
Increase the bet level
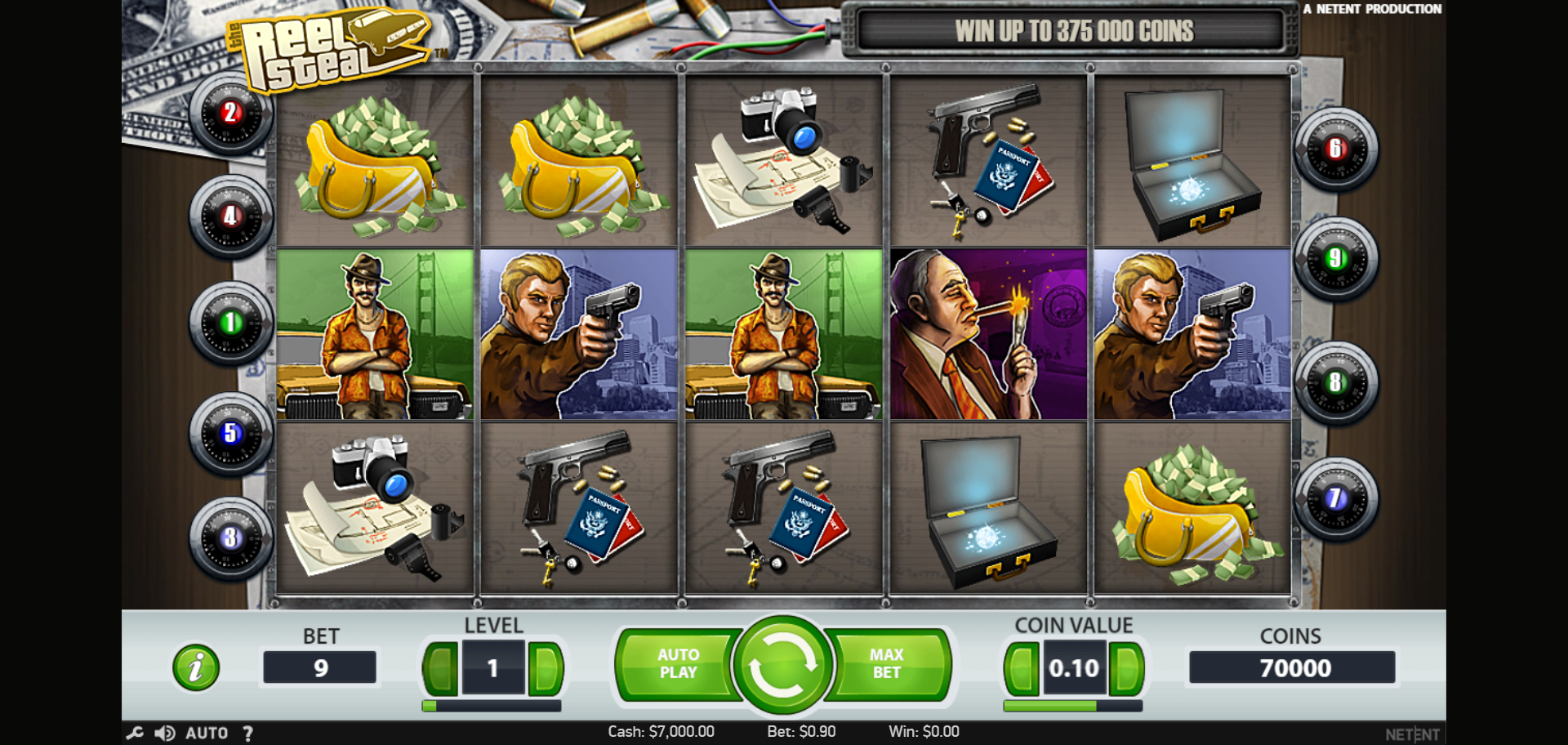point(546,668)
